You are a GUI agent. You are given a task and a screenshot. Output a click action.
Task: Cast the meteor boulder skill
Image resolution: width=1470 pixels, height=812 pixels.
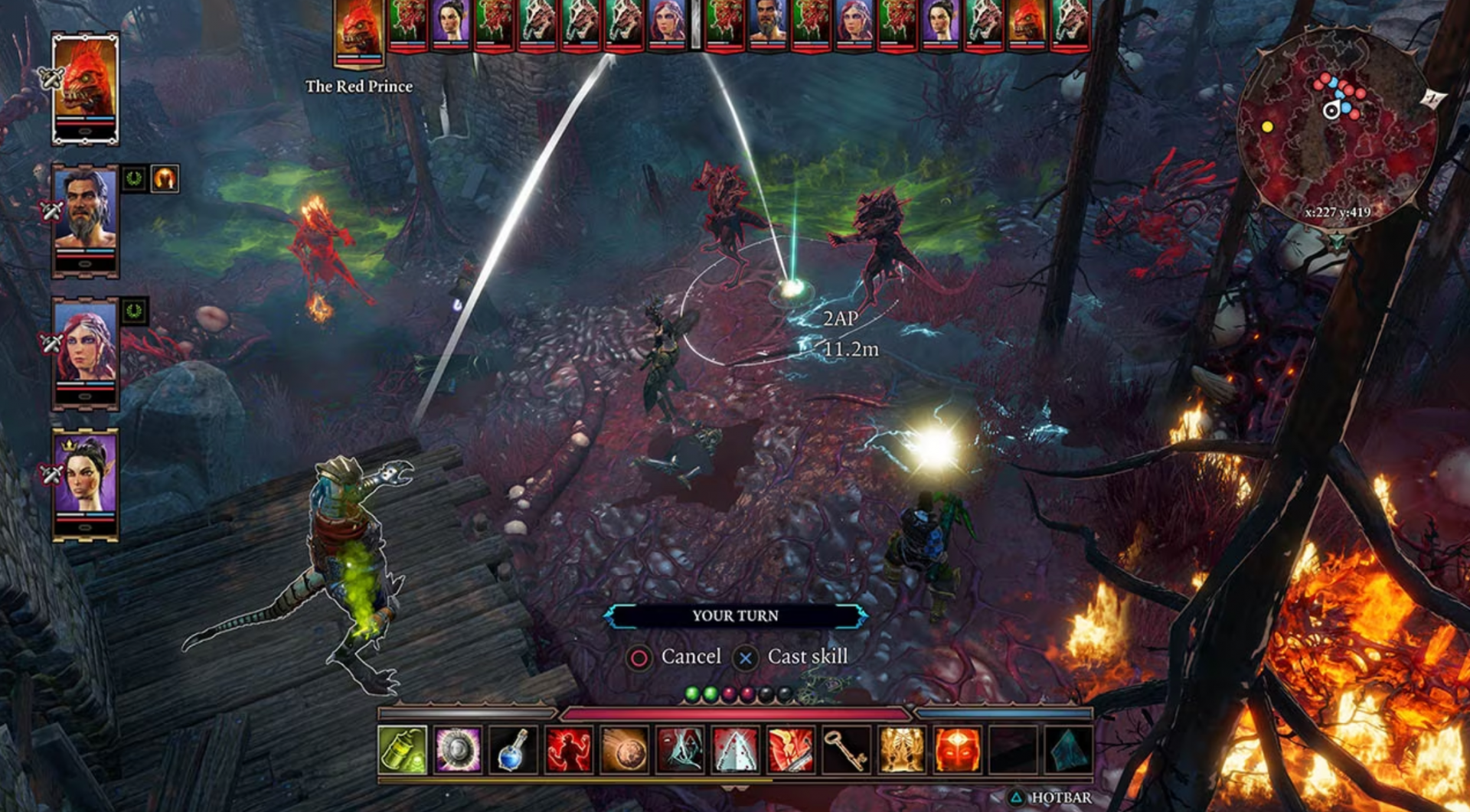(624, 750)
